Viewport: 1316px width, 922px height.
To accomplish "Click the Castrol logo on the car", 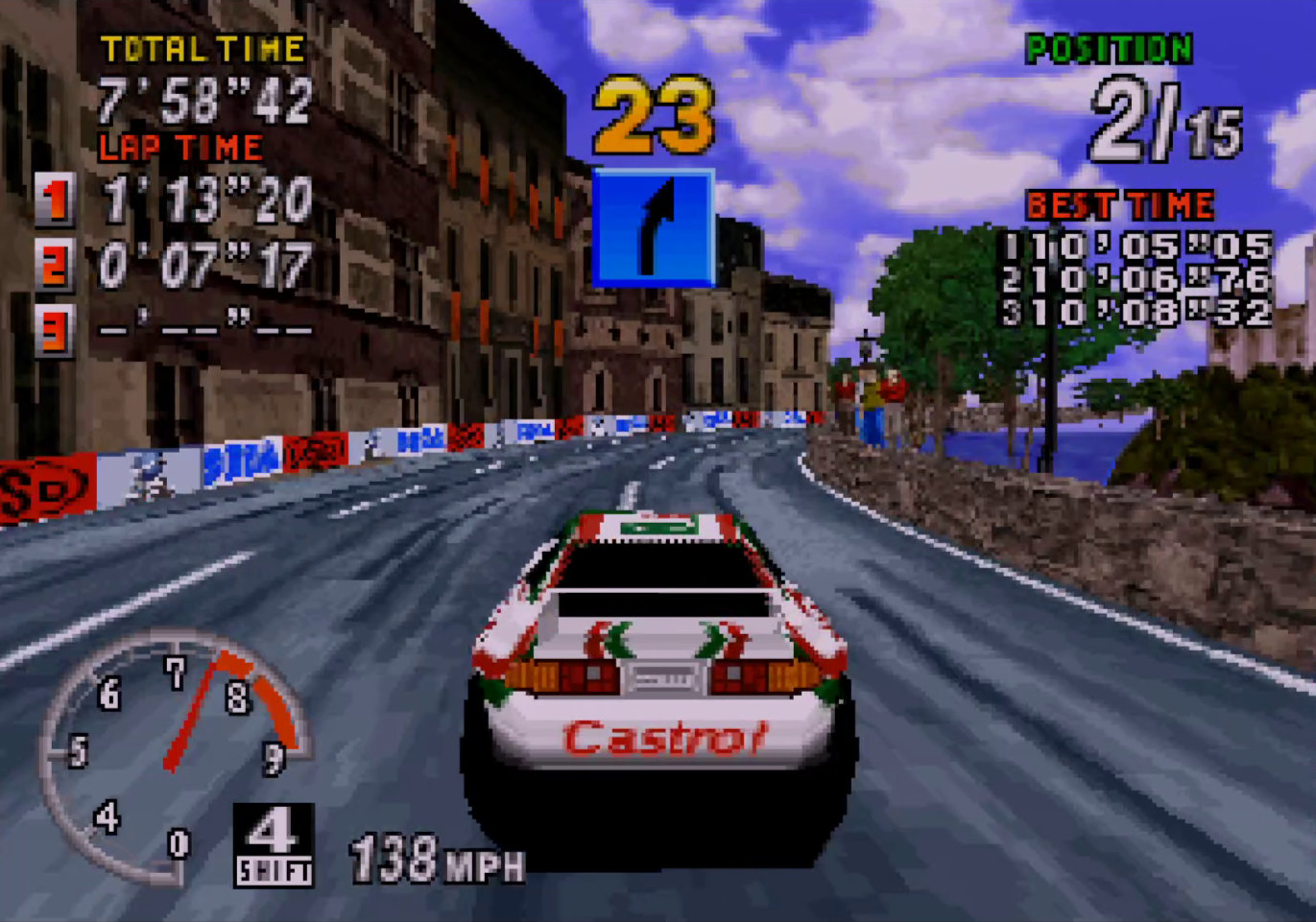I will pyautogui.click(x=665, y=737).
